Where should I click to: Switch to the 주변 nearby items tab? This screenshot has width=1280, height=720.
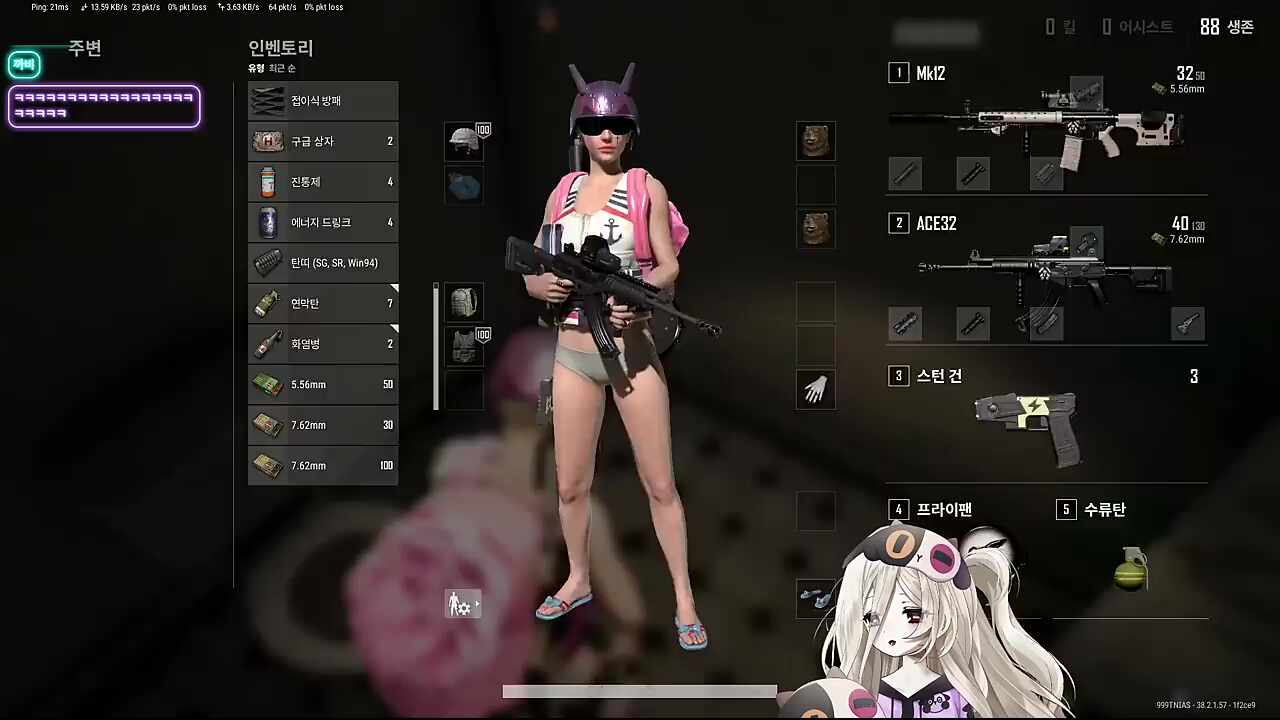pos(85,48)
